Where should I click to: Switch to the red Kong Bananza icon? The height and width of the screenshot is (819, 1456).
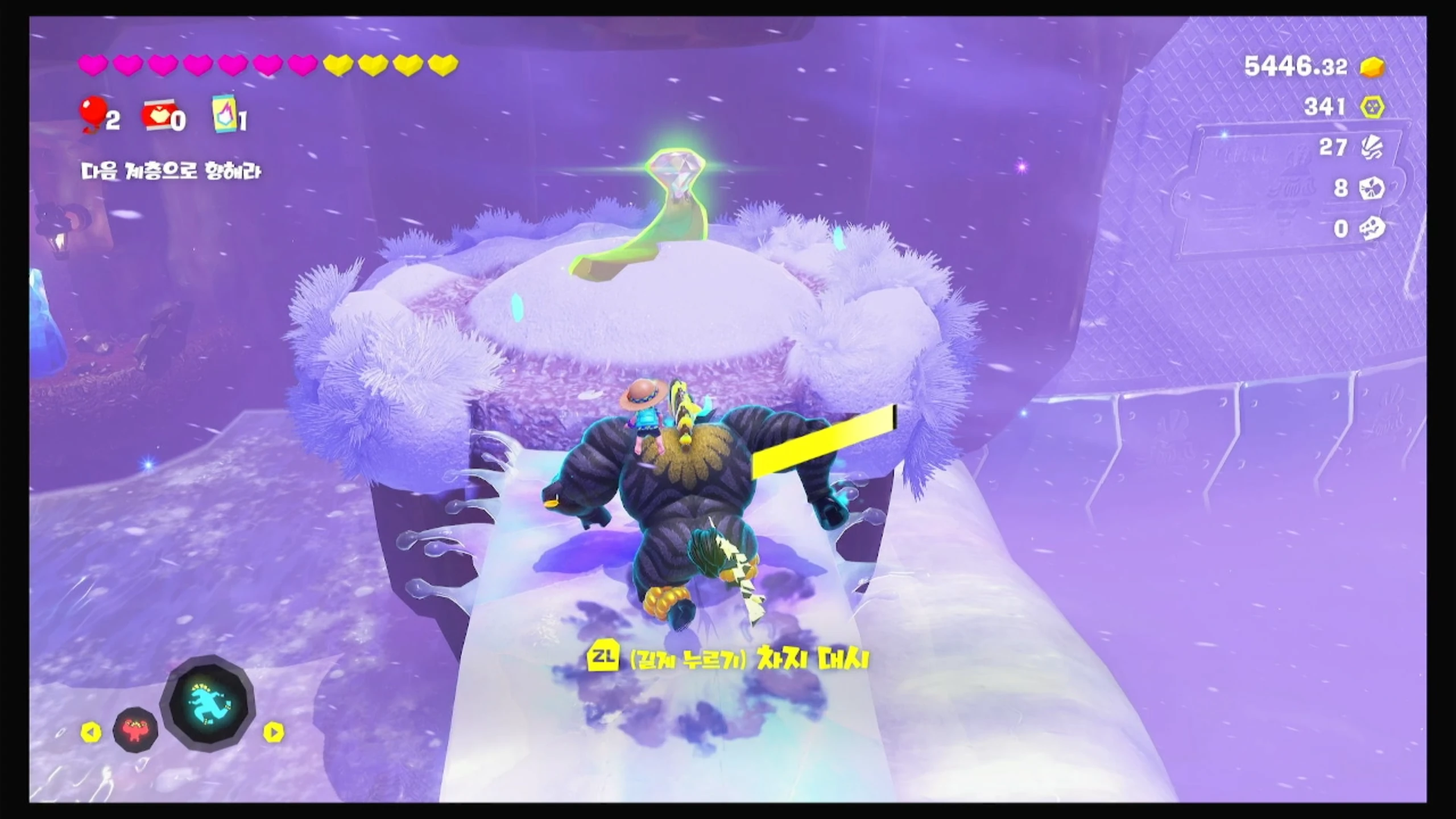point(136,729)
